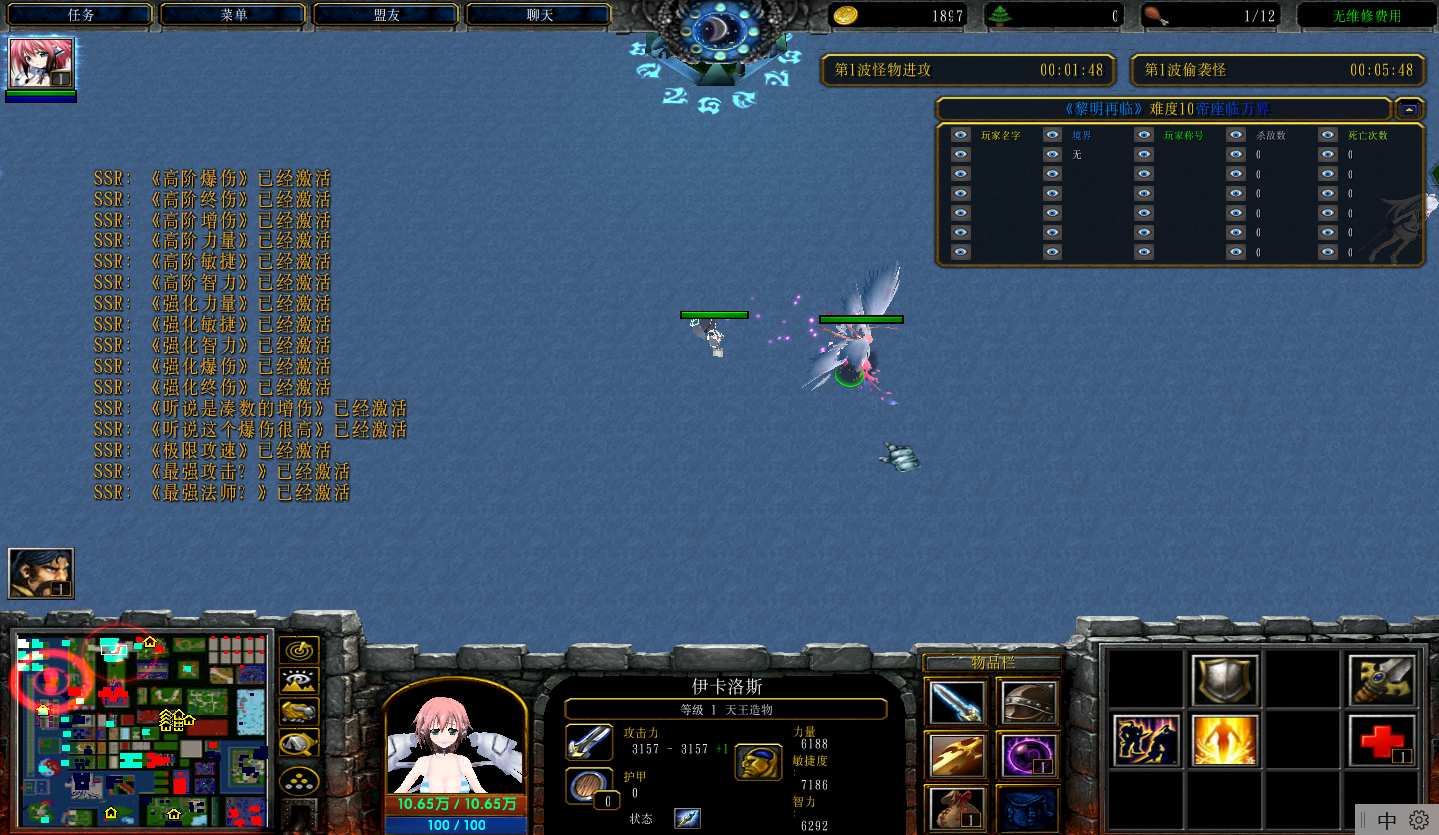
Task: Open the 任务 quests menu
Action: point(80,15)
